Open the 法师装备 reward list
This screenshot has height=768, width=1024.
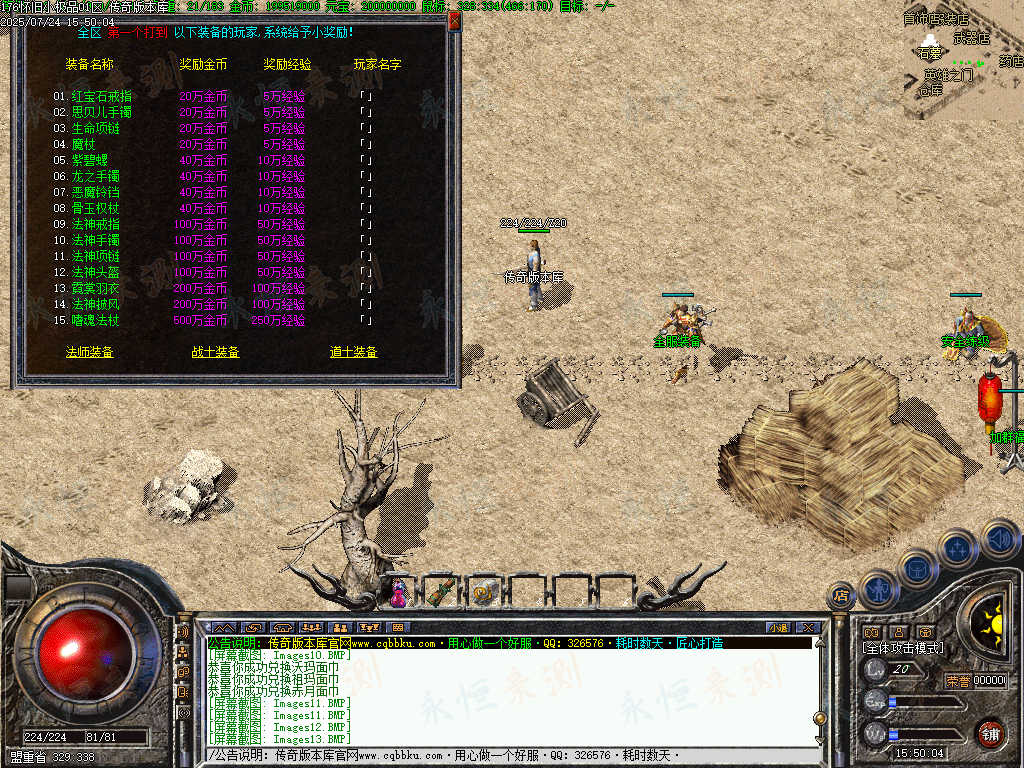[x=90, y=352]
